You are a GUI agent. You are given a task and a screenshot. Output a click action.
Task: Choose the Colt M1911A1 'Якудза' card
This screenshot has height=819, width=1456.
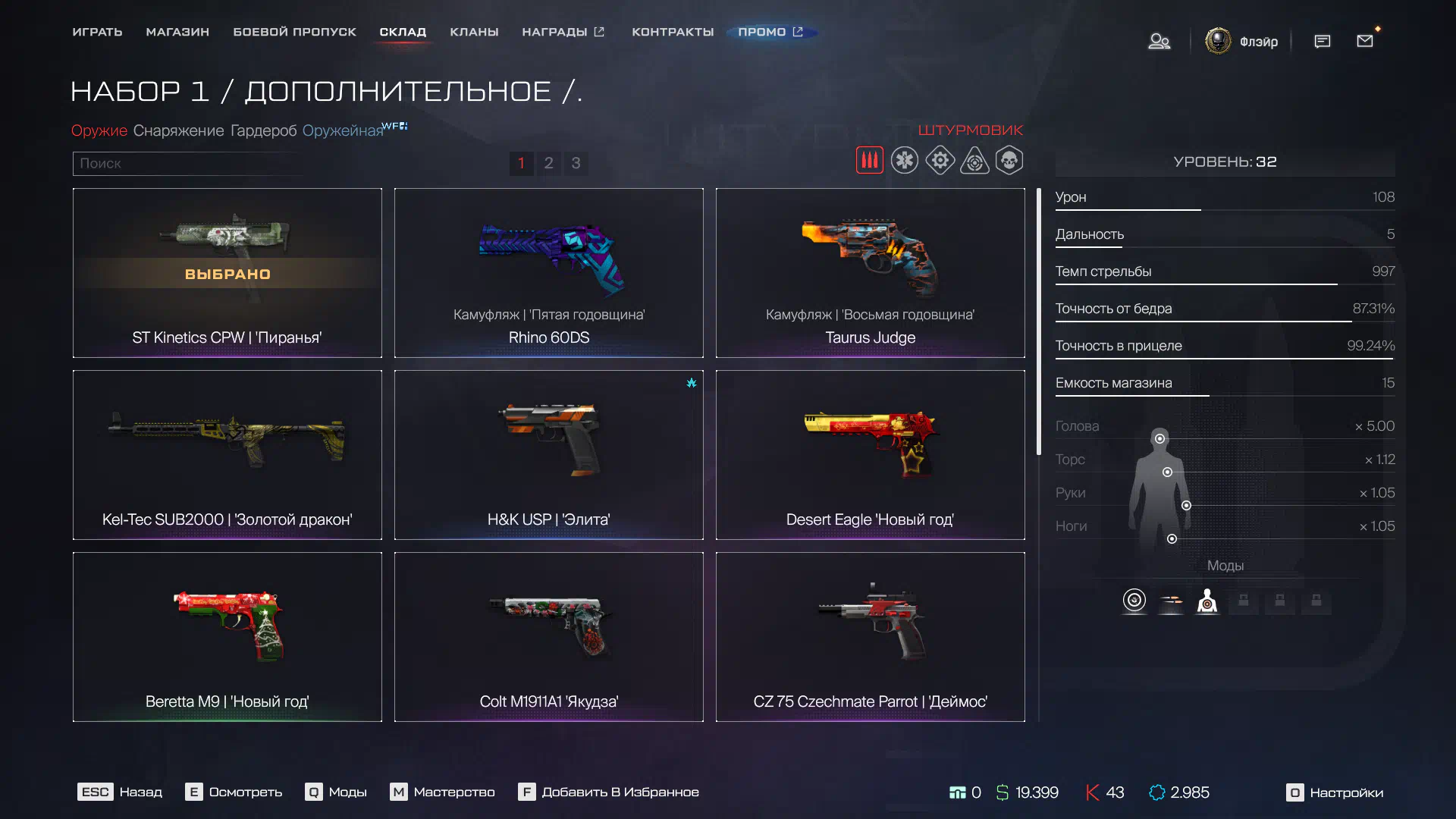[x=548, y=637]
